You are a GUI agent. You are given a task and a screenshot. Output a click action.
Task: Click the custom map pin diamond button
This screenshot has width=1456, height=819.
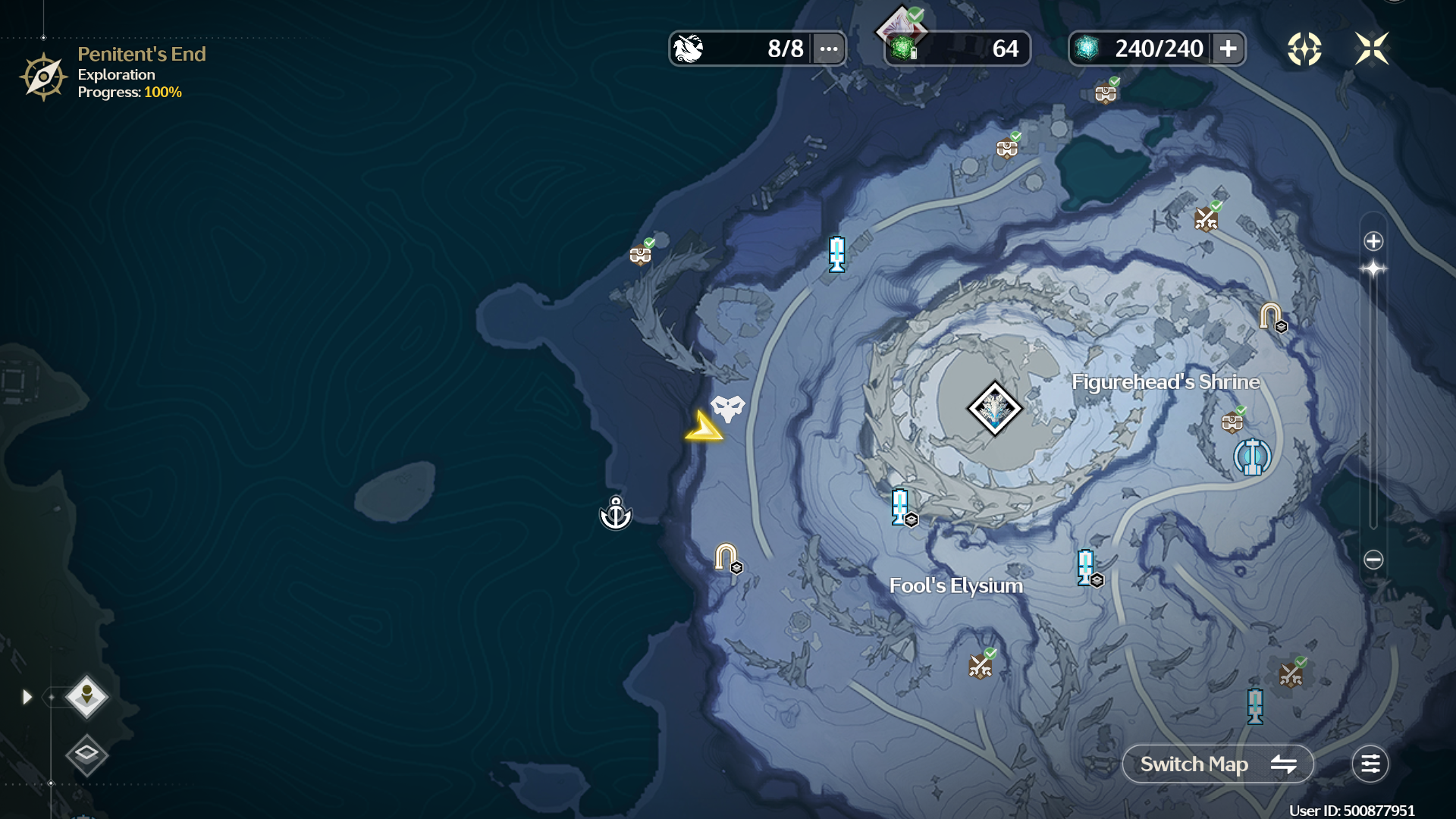tap(86, 696)
